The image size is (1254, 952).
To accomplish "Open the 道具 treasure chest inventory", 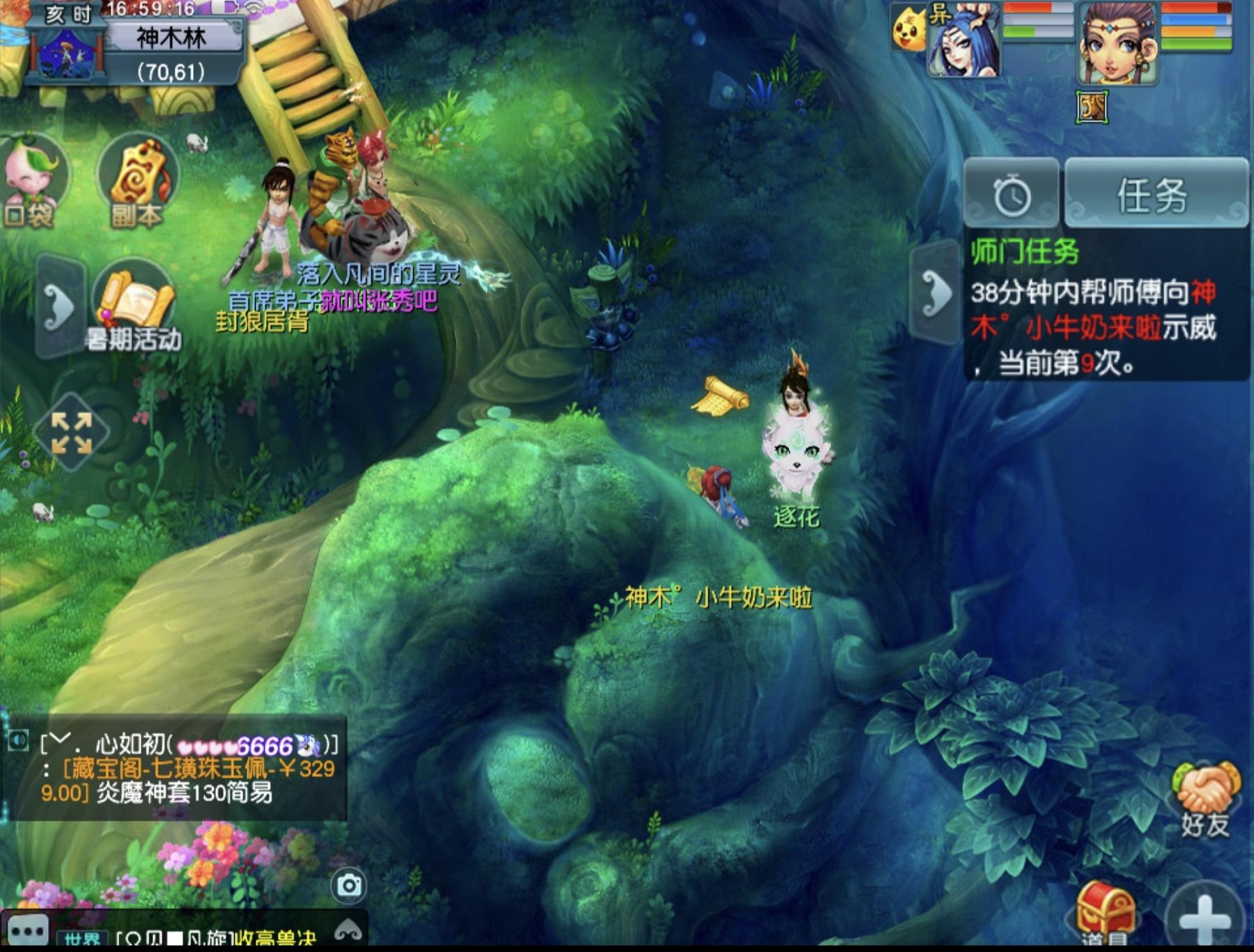I will 1104,912.
